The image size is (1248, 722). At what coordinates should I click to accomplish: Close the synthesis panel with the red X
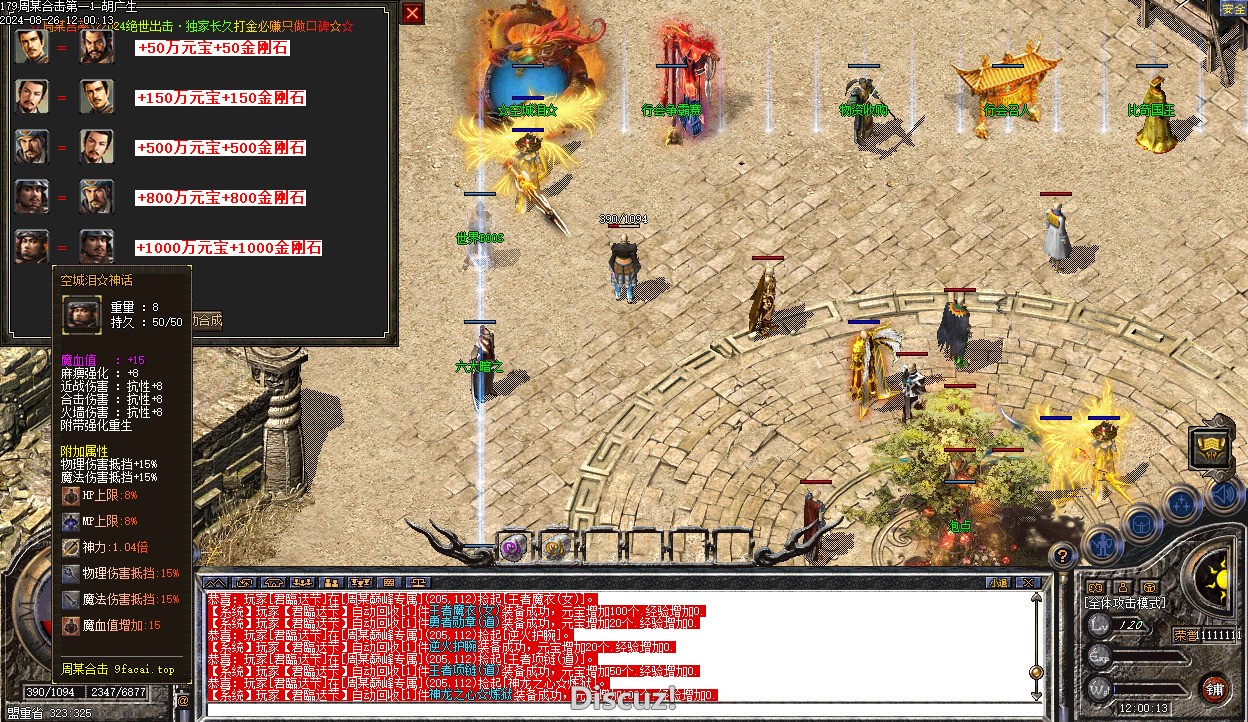pyautogui.click(x=412, y=13)
